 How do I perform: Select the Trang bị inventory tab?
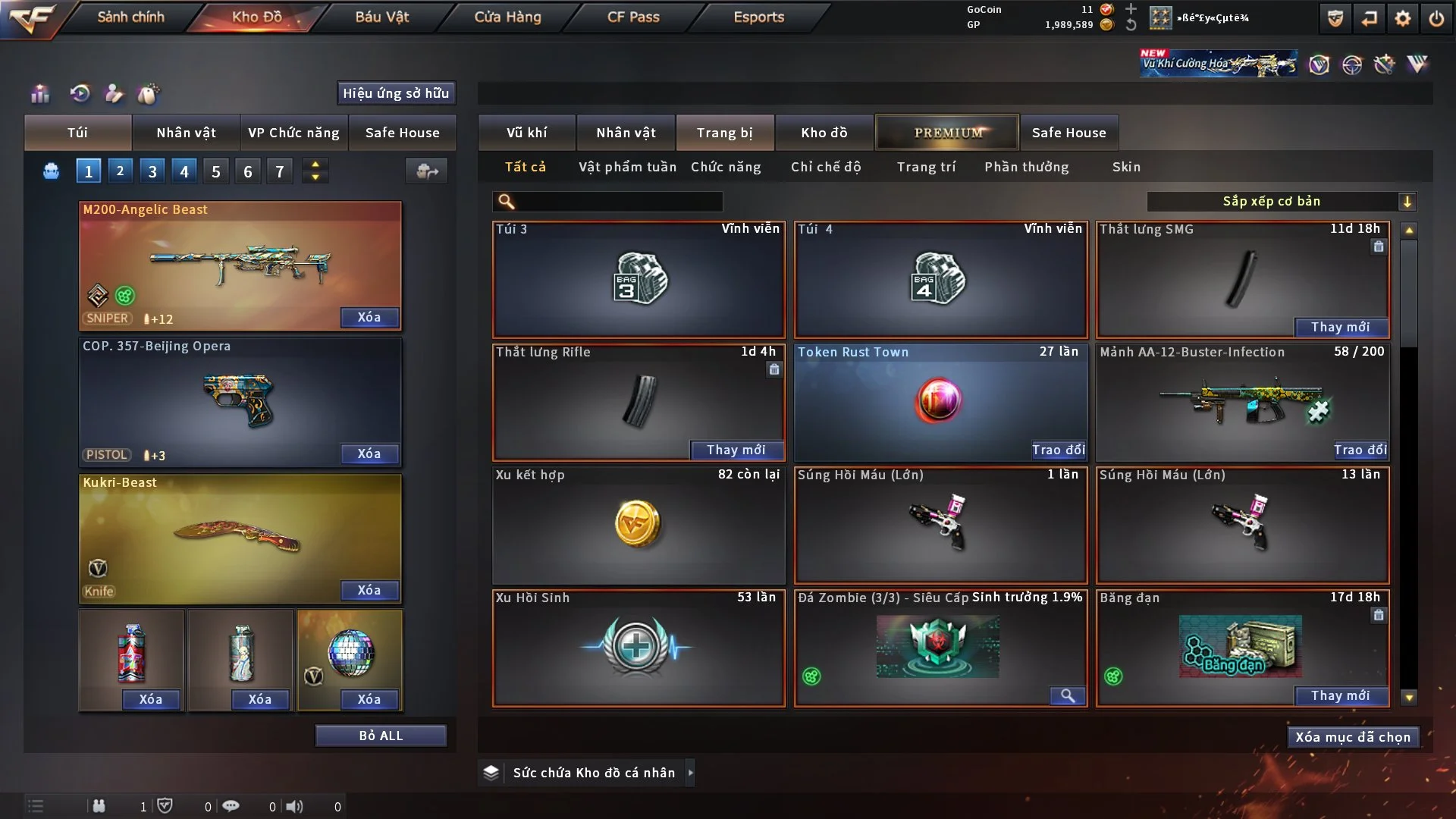pos(724,133)
